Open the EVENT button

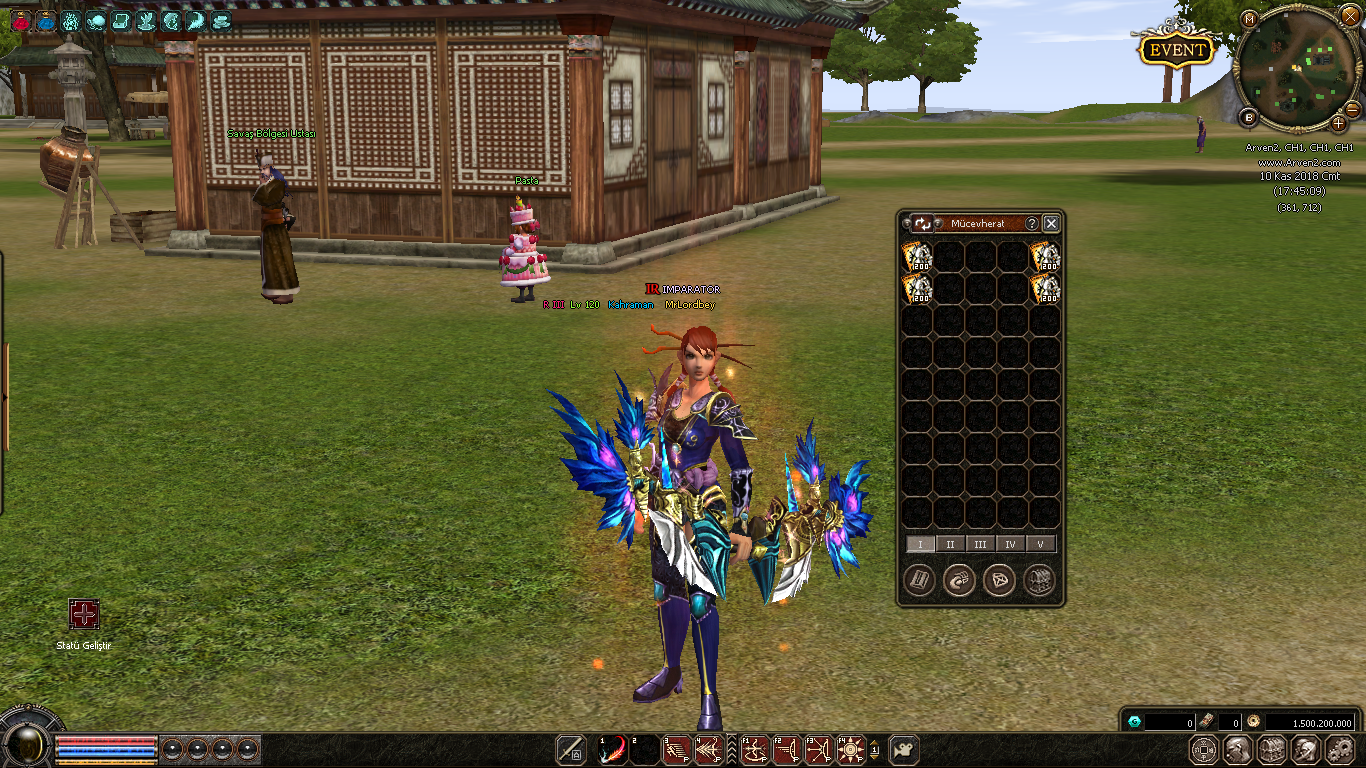coord(1177,50)
